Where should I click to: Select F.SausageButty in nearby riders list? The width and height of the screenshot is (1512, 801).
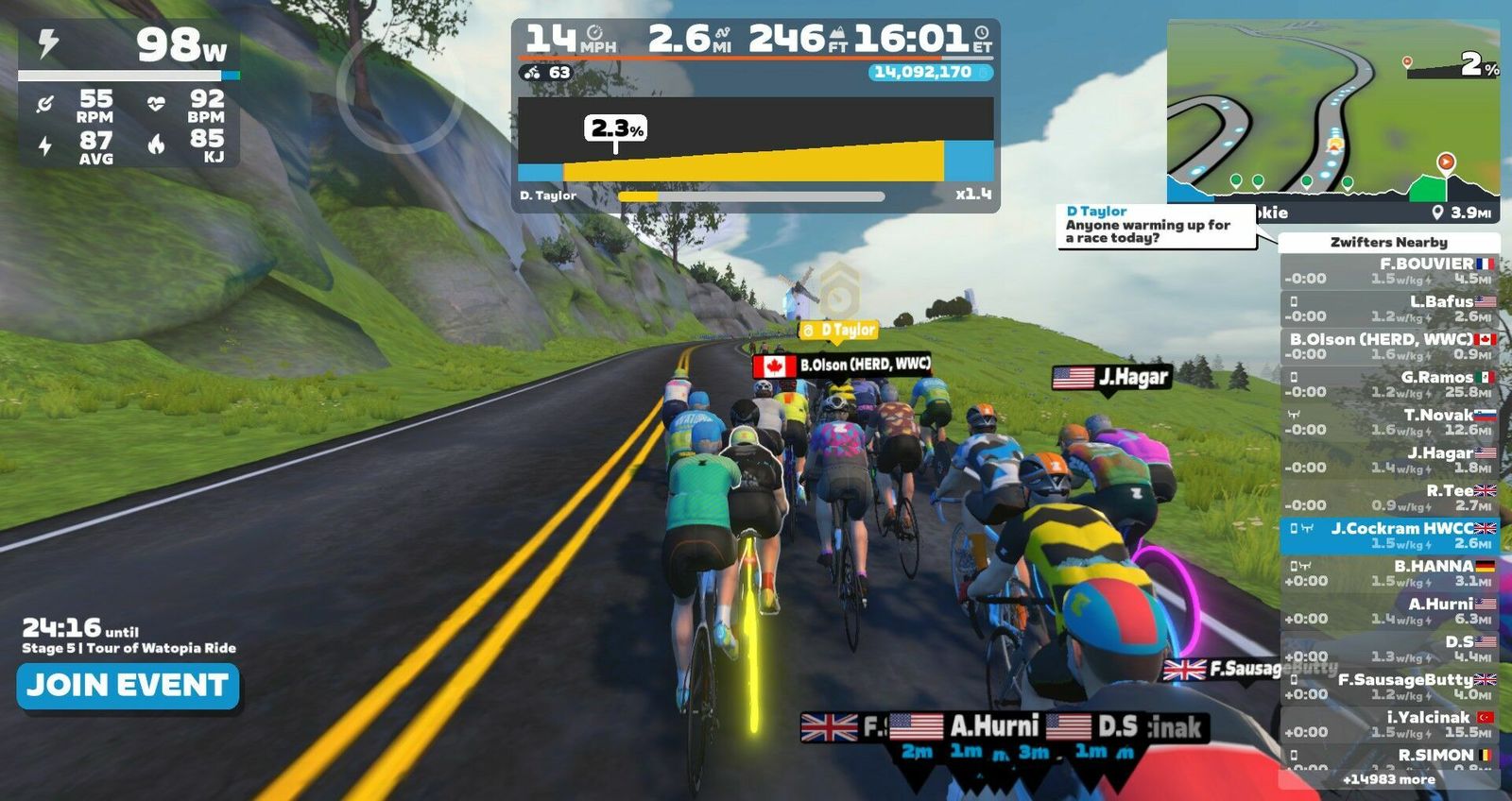click(1389, 687)
